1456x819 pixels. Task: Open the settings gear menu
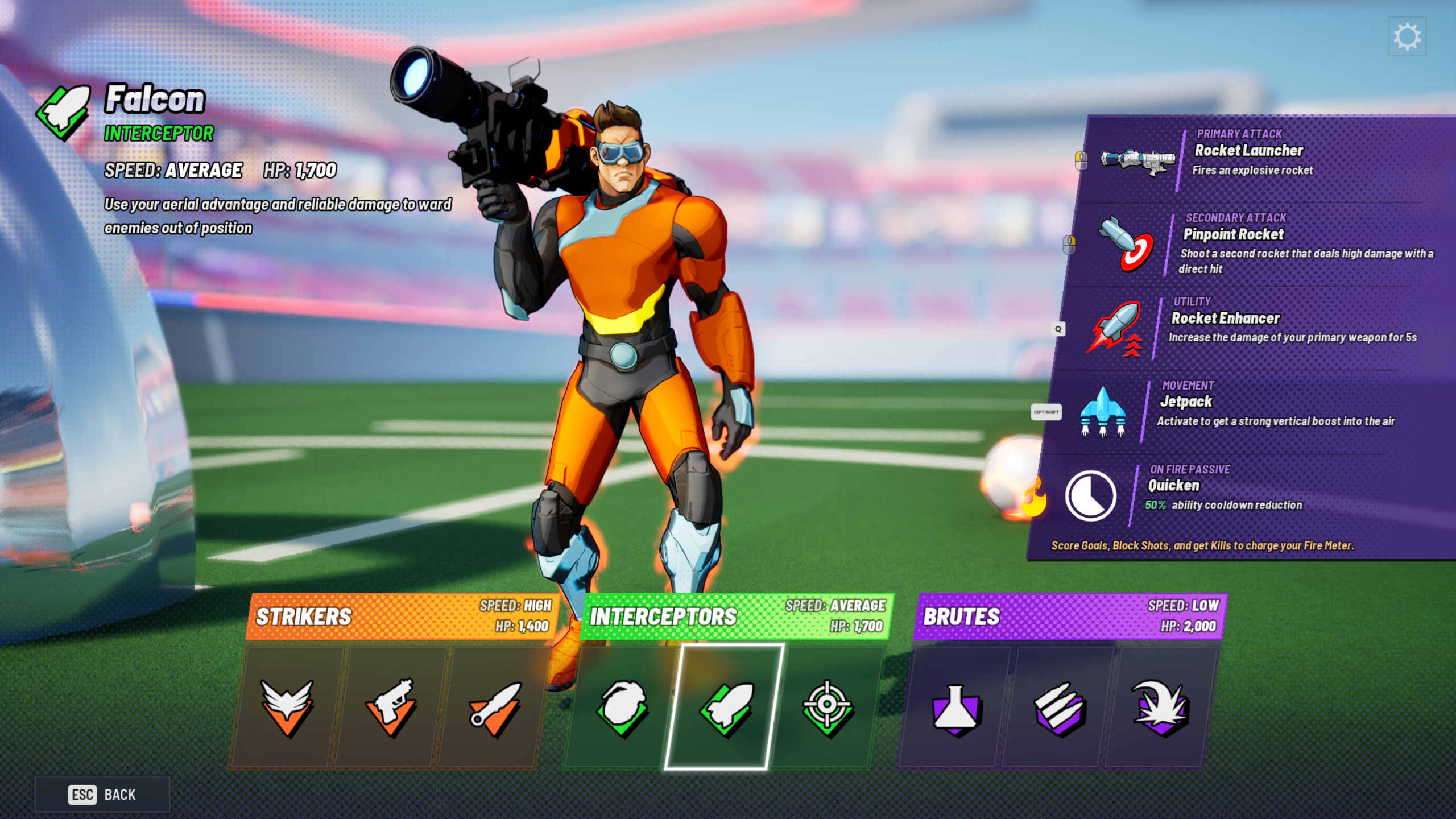(x=1407, y=35)
